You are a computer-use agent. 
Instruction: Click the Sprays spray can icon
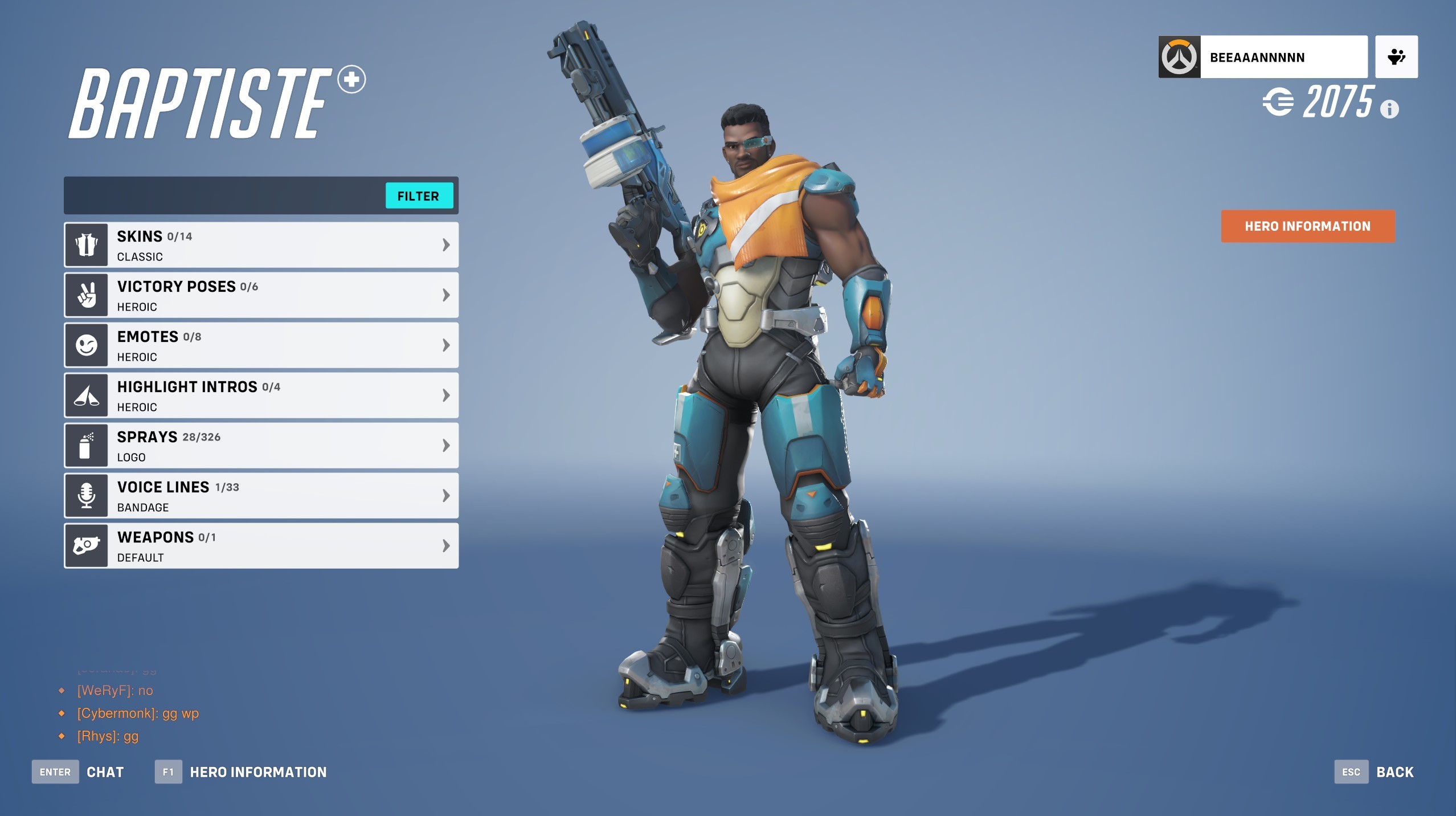click(86, 445)
